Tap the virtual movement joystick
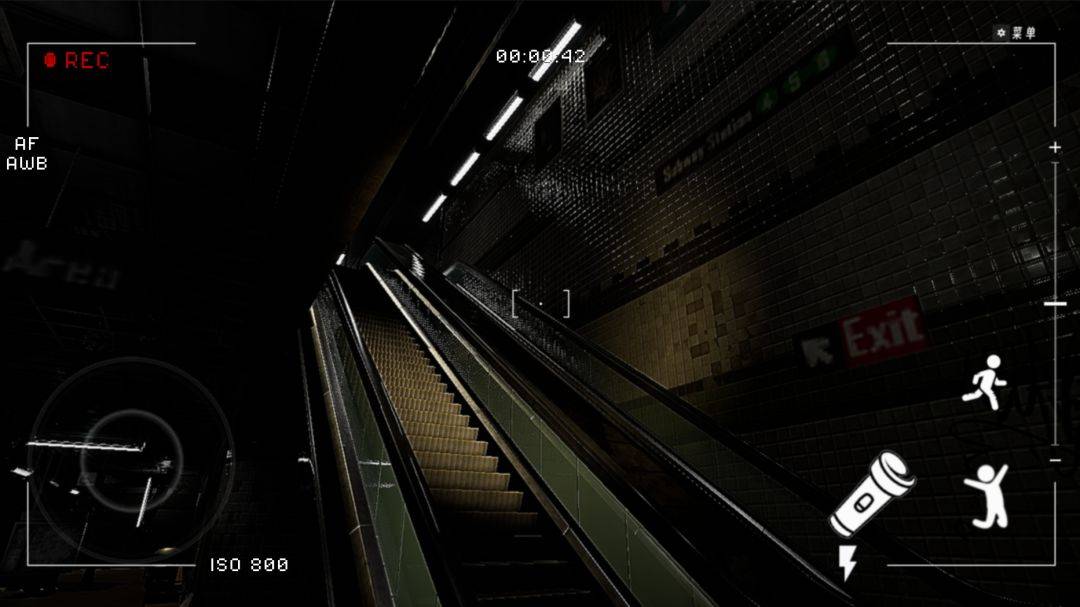The width and height of the screenshot is (1080, 607). (131, 459)
